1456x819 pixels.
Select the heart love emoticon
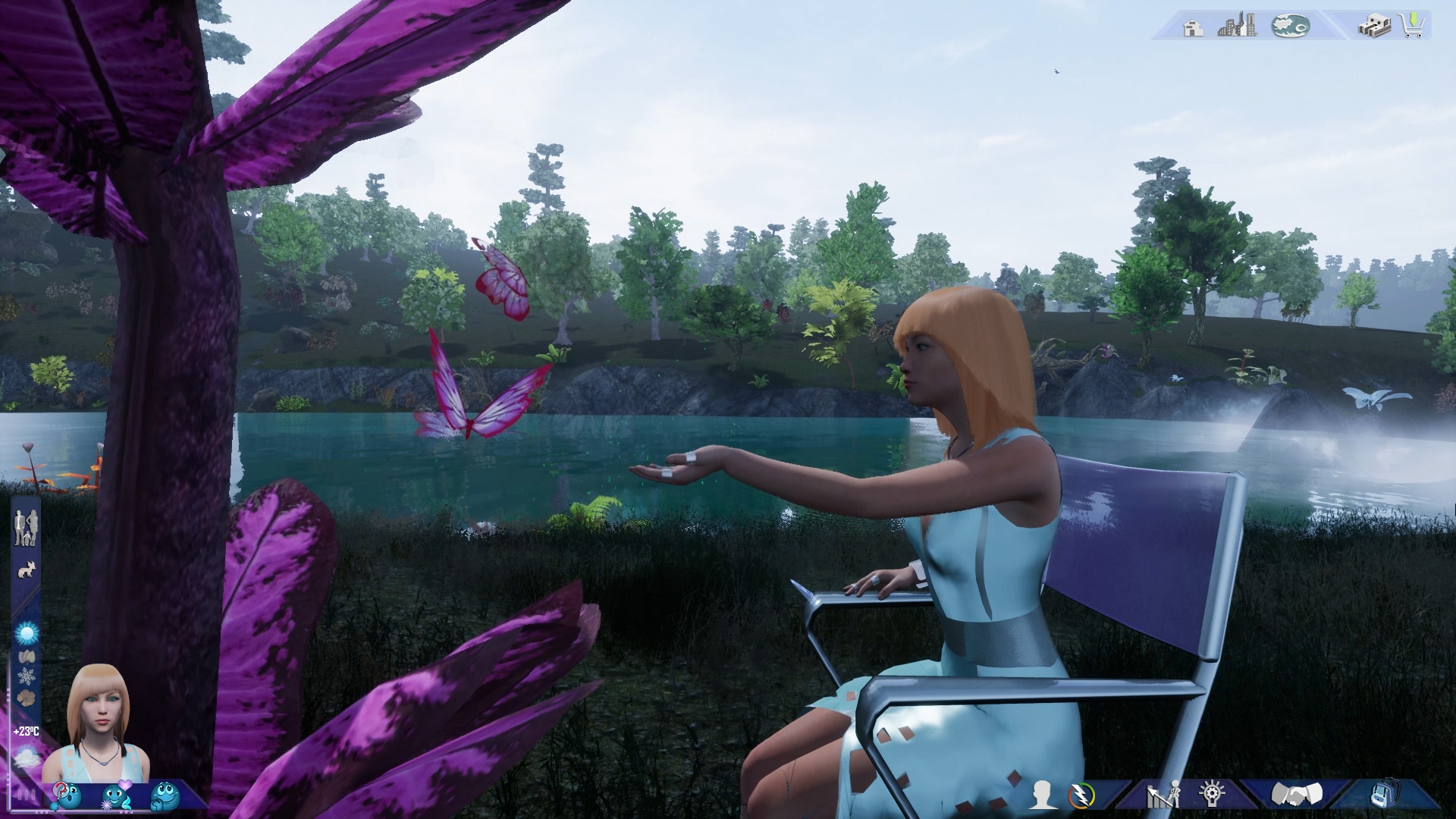tap(116, 796)
